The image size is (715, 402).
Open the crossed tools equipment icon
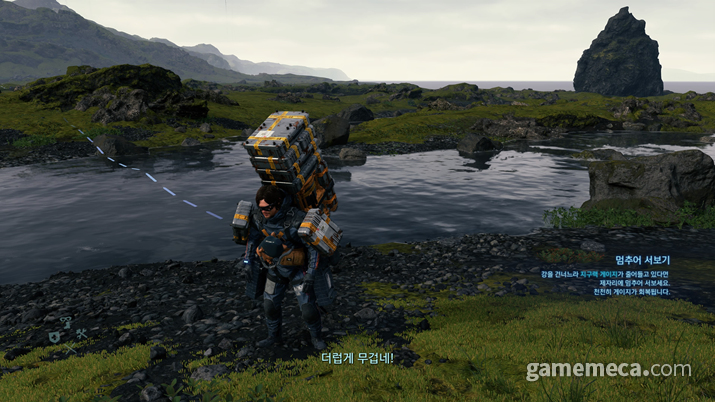pyautogui.click(x=81, y=333)
